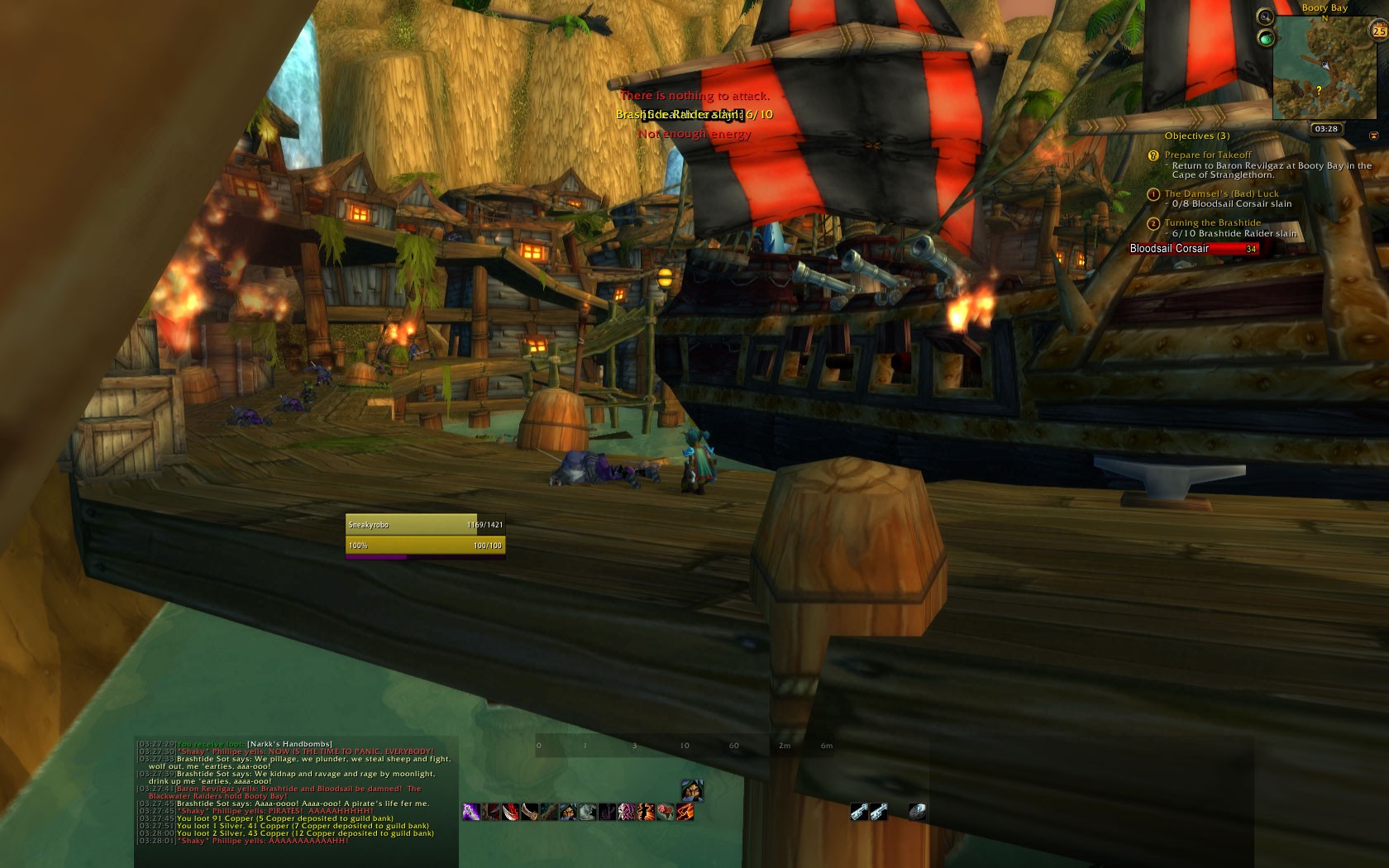
Task: Open the calendar showing day 25
Action: pos(1378,31)
